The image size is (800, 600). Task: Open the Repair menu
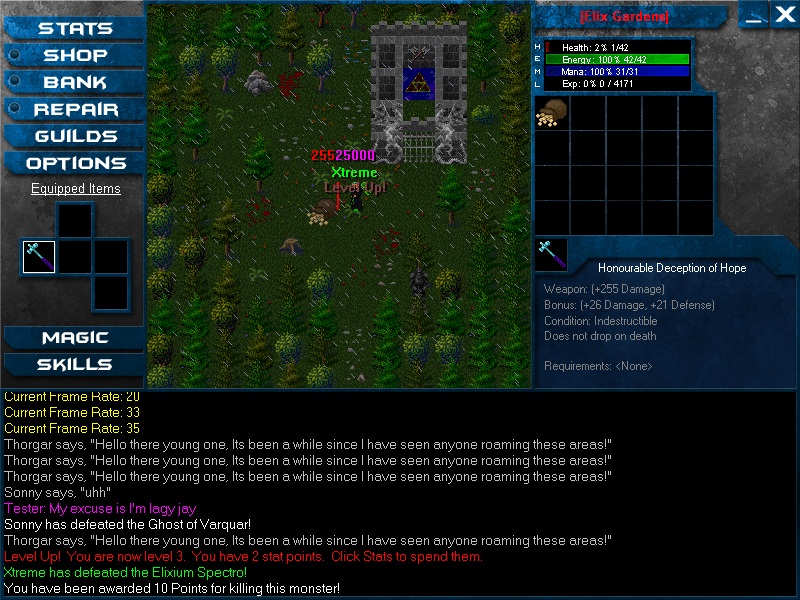point(75,110)
